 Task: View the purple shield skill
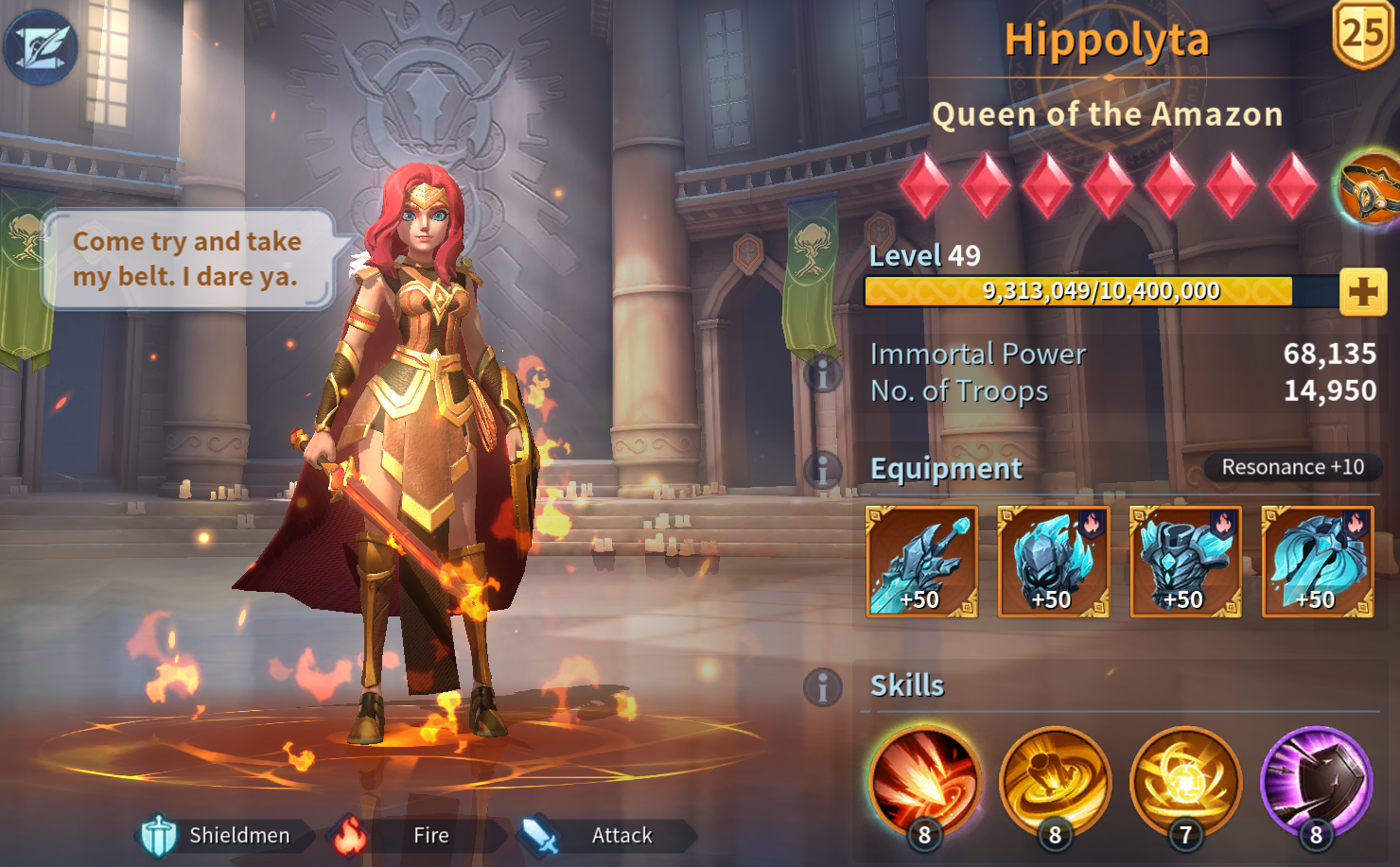tap(1316, 781)
